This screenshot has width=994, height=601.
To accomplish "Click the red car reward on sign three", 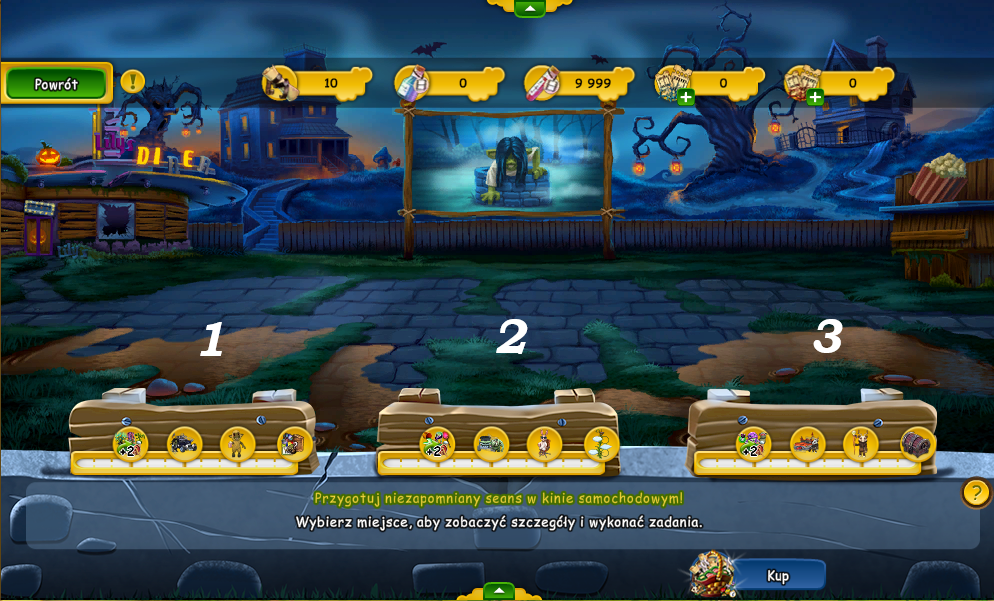I will pos(807,443).
